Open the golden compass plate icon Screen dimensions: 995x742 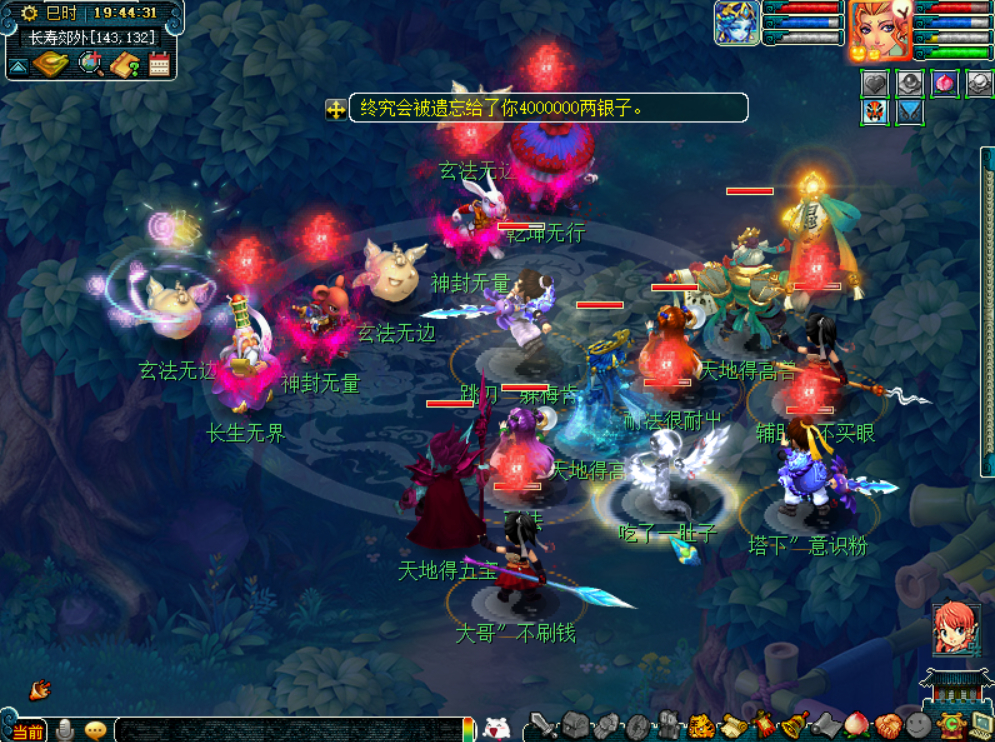tap(50, 65)
